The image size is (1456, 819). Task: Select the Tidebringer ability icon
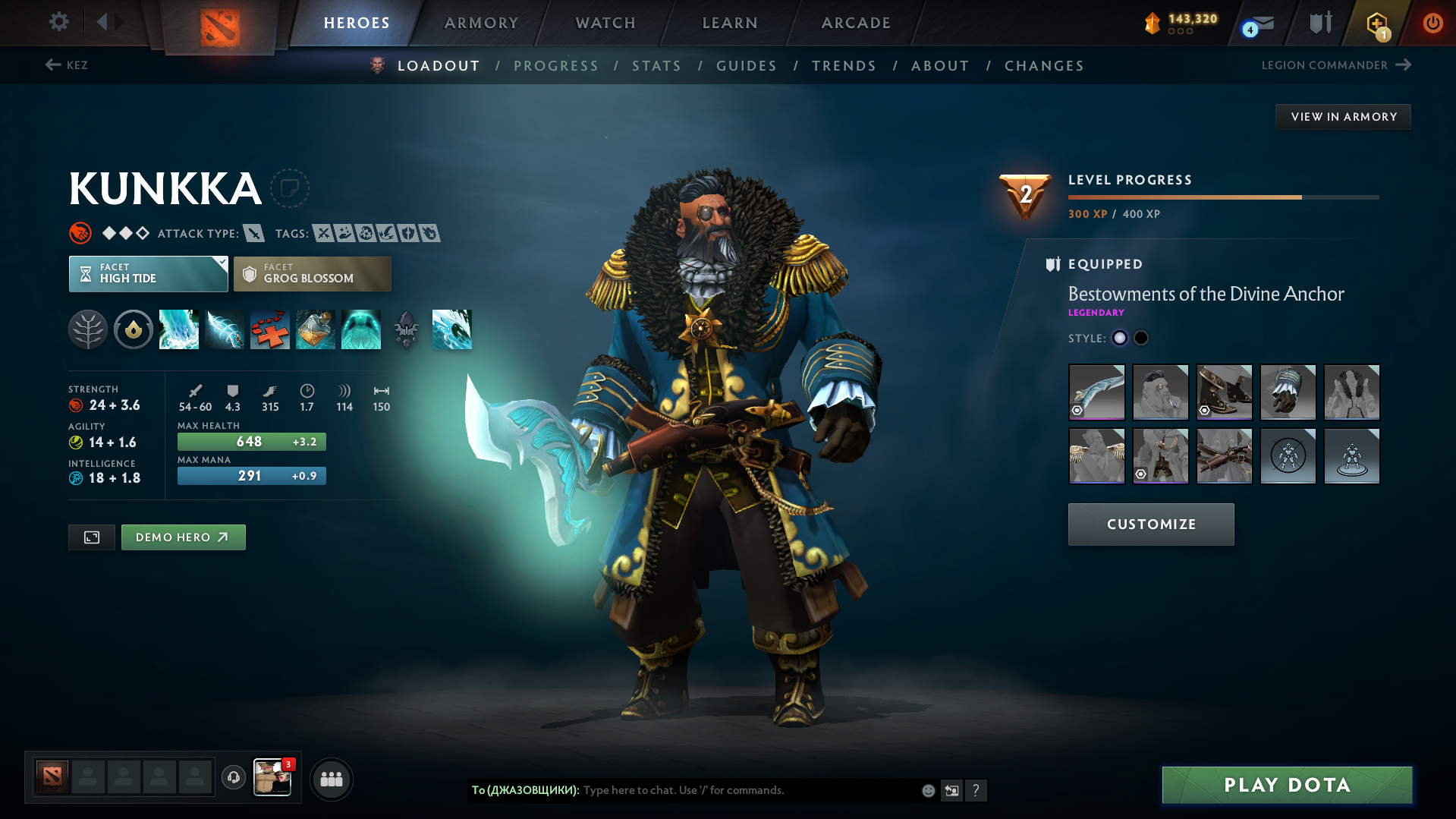tap(225, 329)
